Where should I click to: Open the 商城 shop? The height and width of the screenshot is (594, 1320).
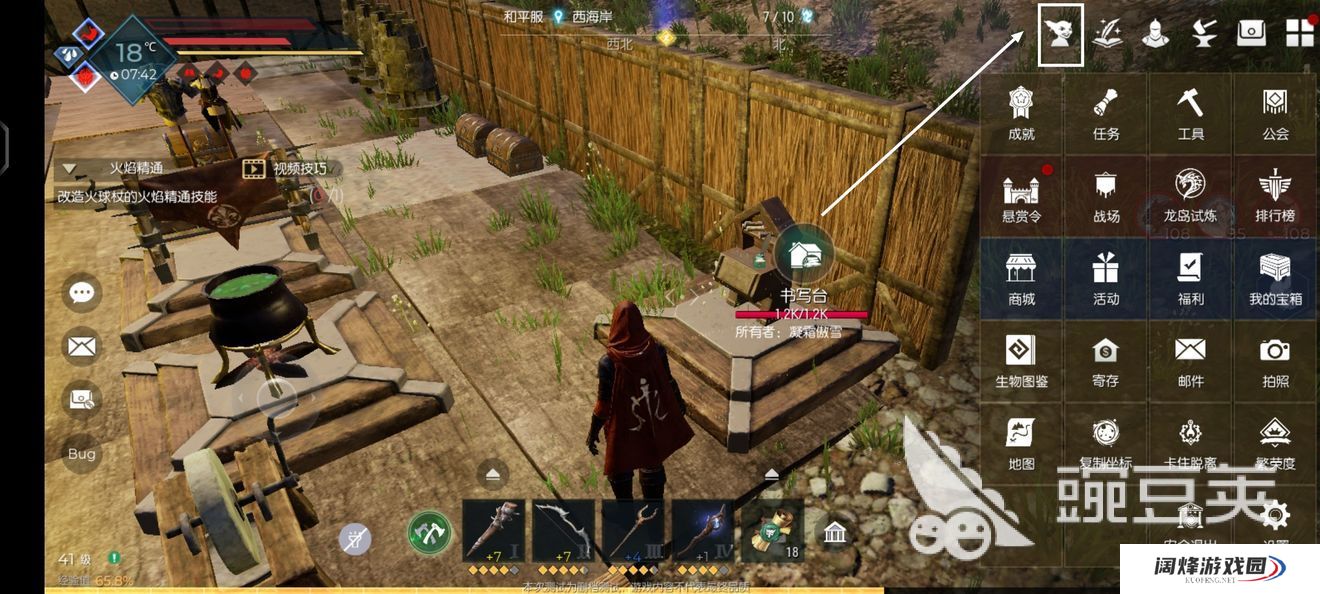click(x=1021, y=279)
